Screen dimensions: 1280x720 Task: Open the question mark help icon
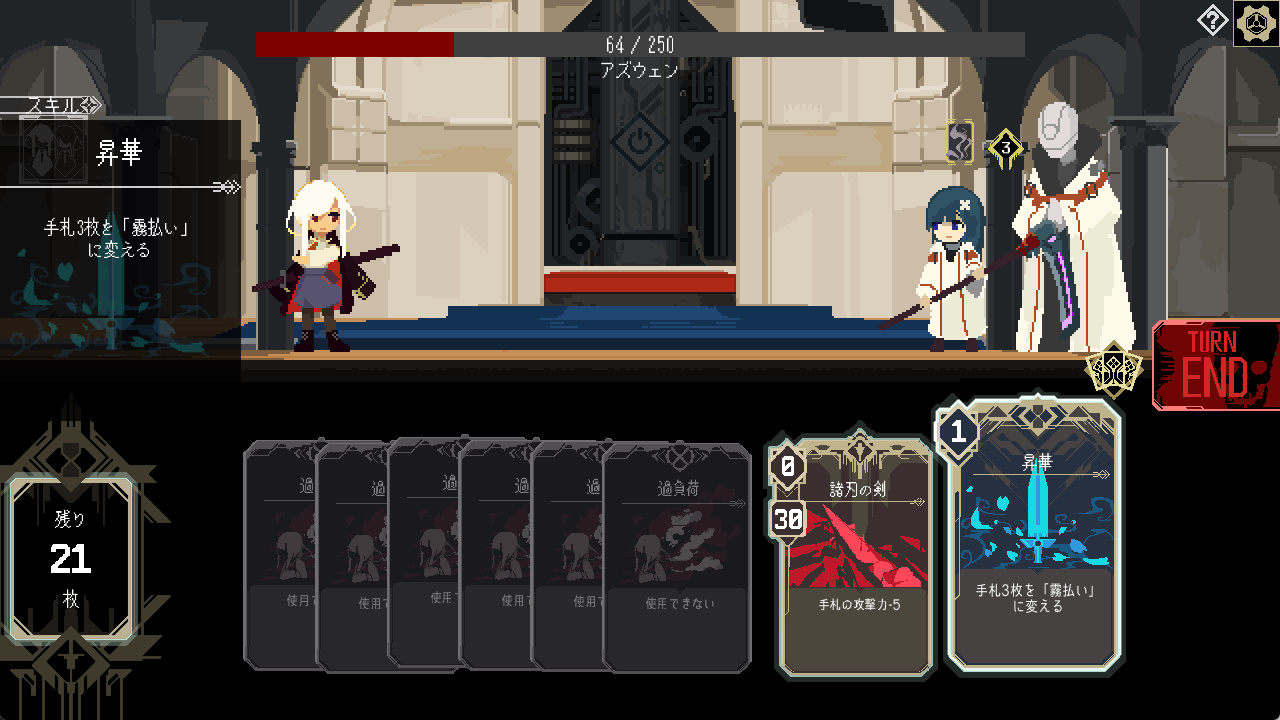pos(1212,20)
